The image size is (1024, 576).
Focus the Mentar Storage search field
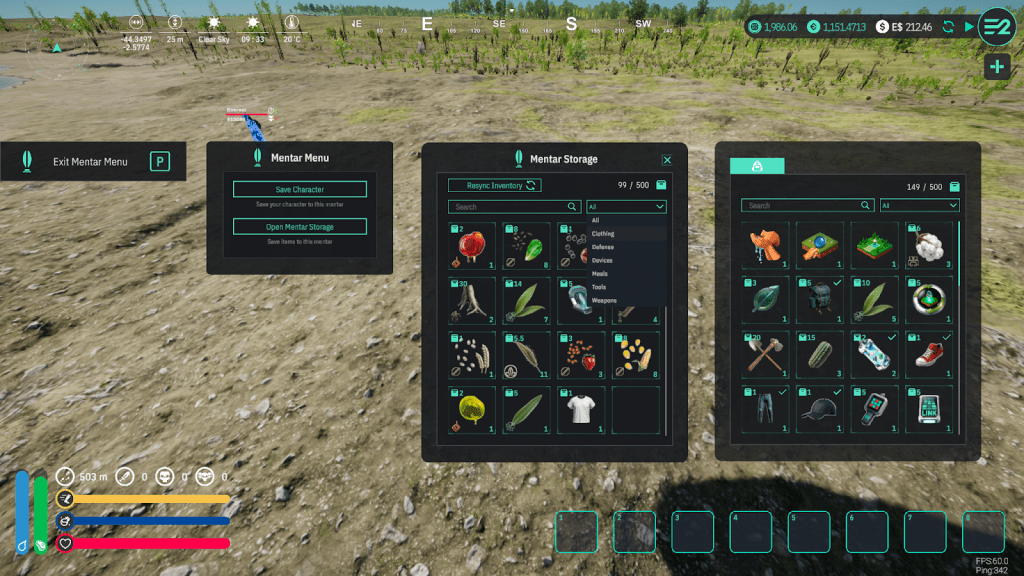[510, 207]
